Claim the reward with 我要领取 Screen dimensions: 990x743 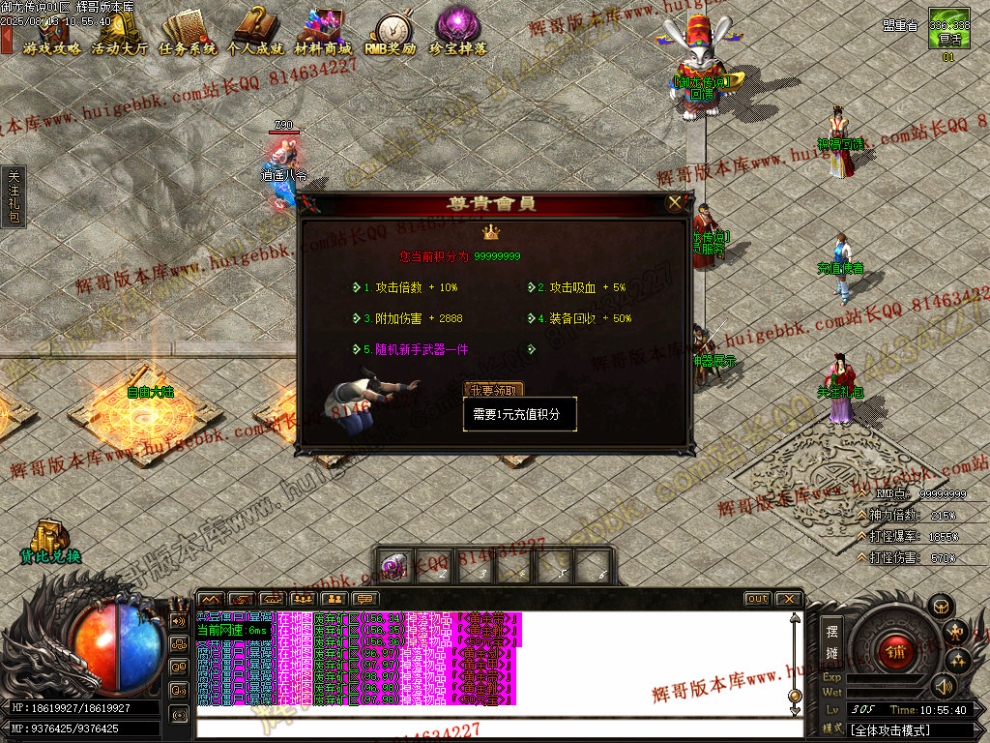(x=494, y=391)
